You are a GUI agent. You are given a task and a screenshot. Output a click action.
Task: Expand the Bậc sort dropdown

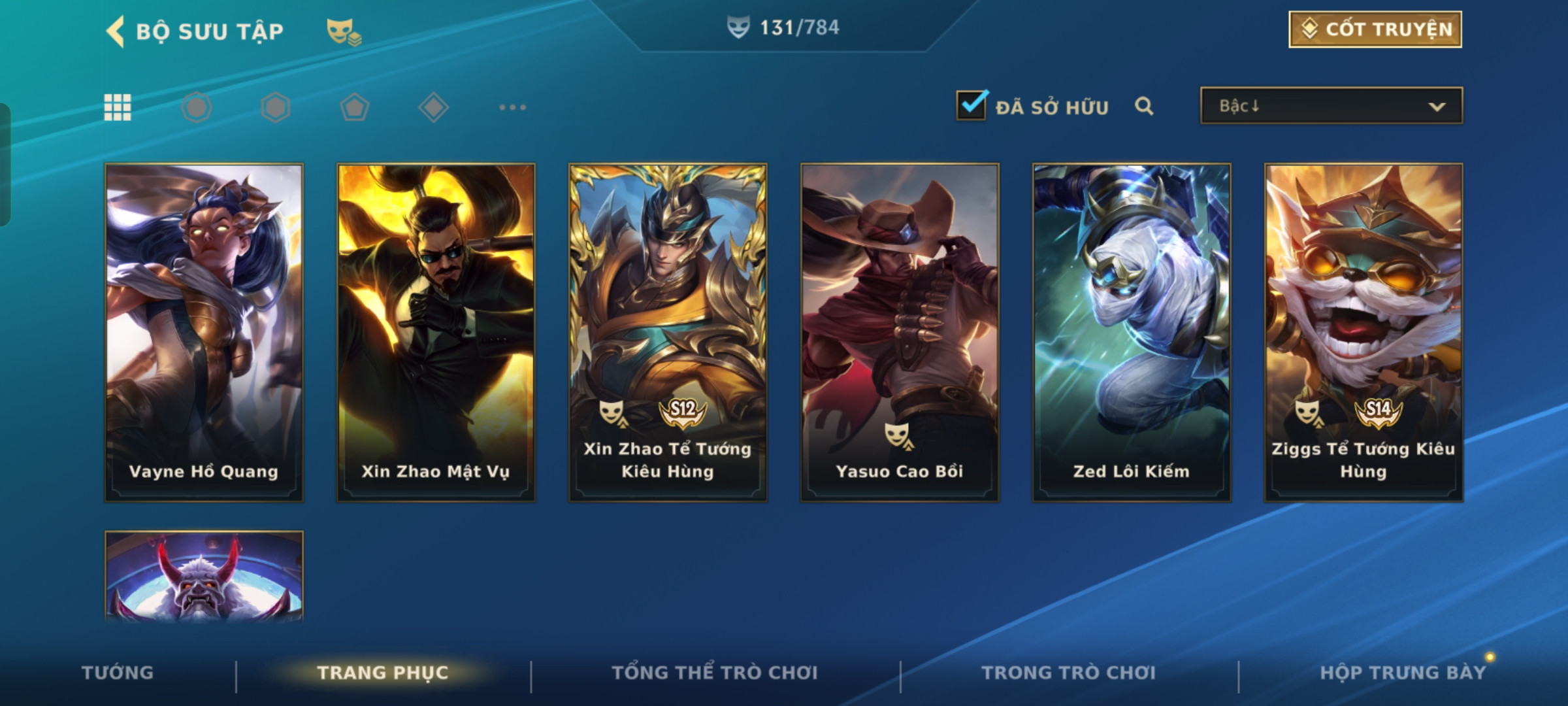pos(1331,106)
